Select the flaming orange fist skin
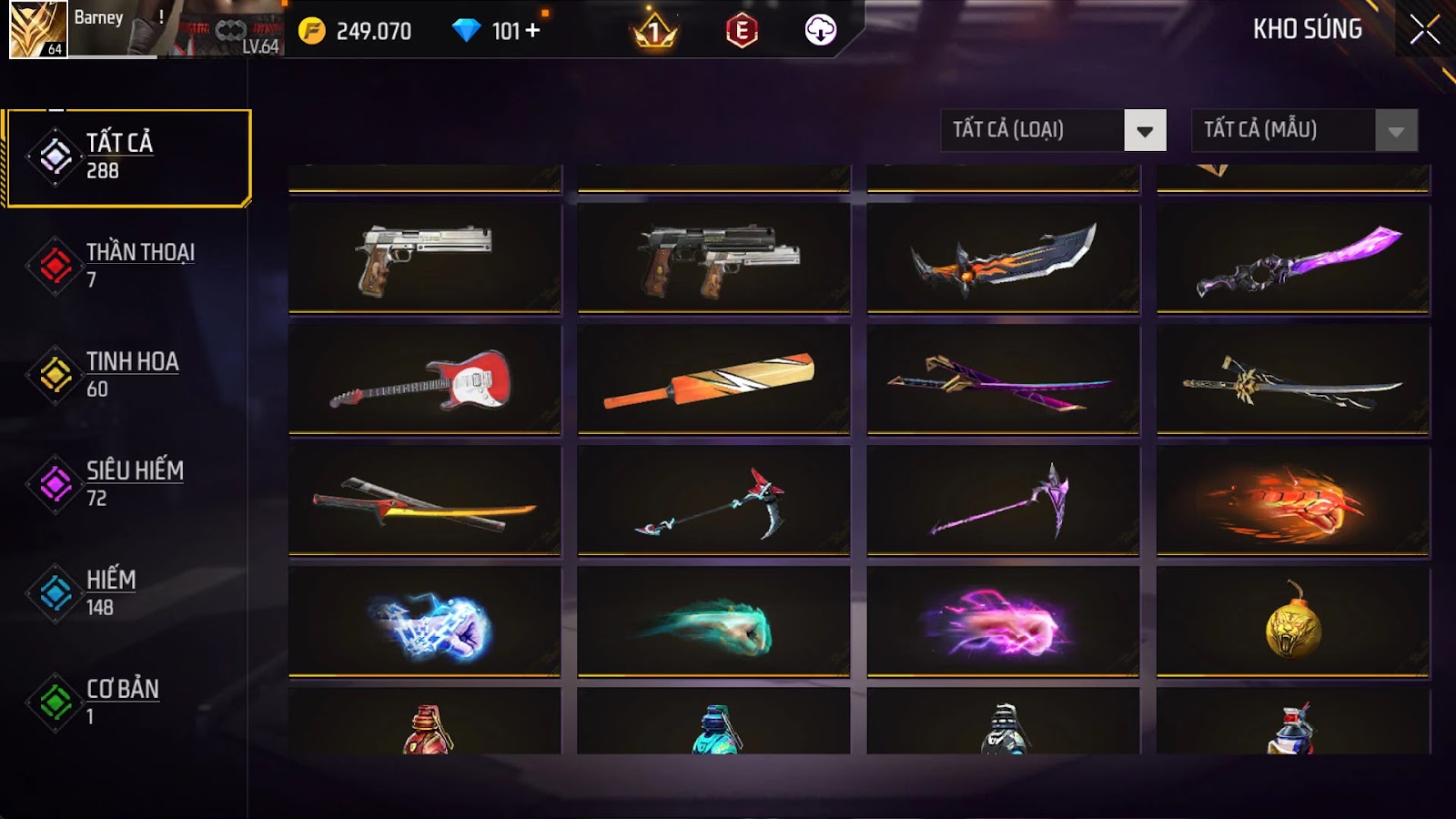This screenshot has width=1456, height=819. coord(1292,500)
